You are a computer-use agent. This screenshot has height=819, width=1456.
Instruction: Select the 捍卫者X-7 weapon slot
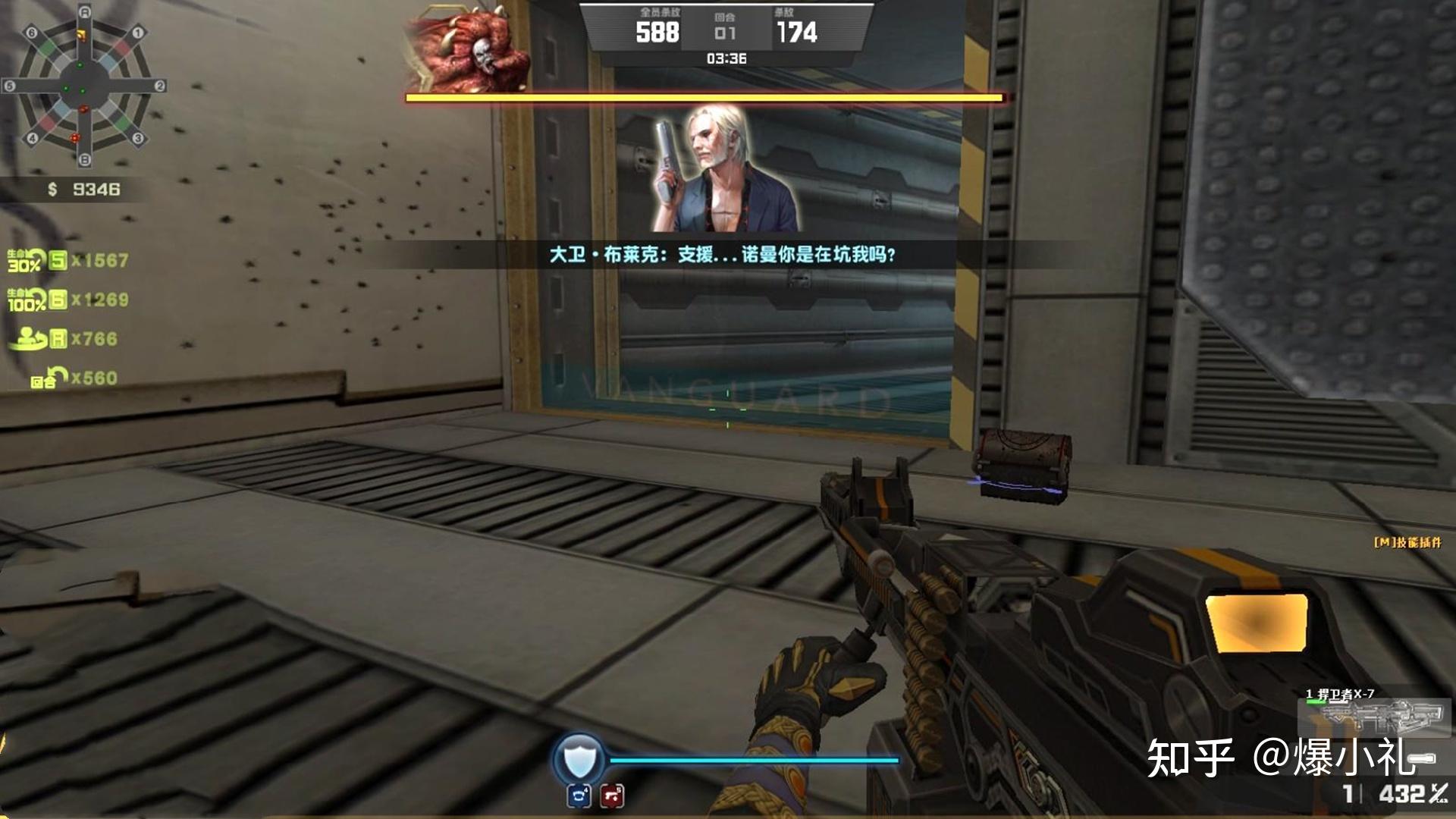[1373, 711]
